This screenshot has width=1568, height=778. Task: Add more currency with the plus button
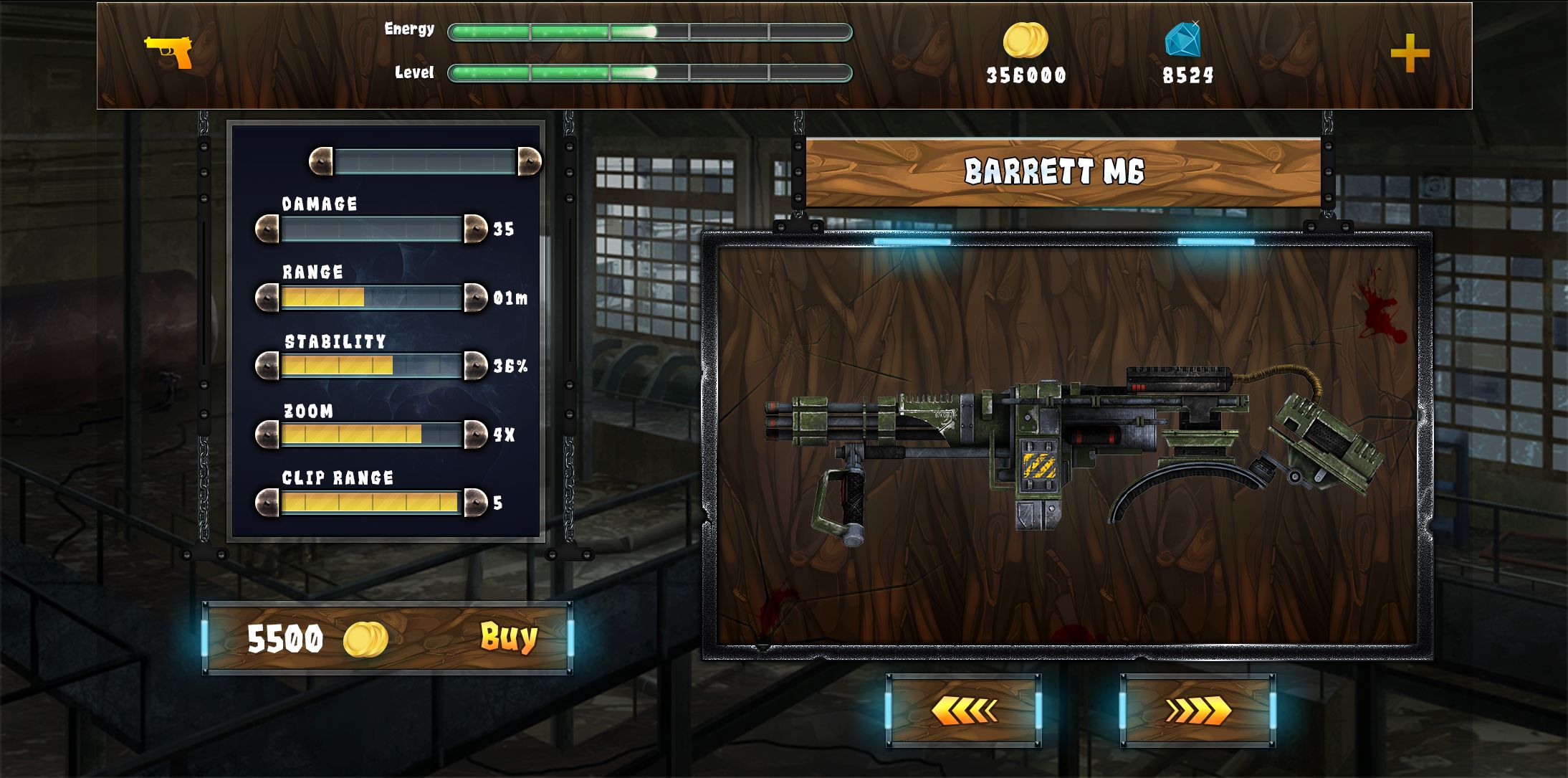coord(1410,54)
